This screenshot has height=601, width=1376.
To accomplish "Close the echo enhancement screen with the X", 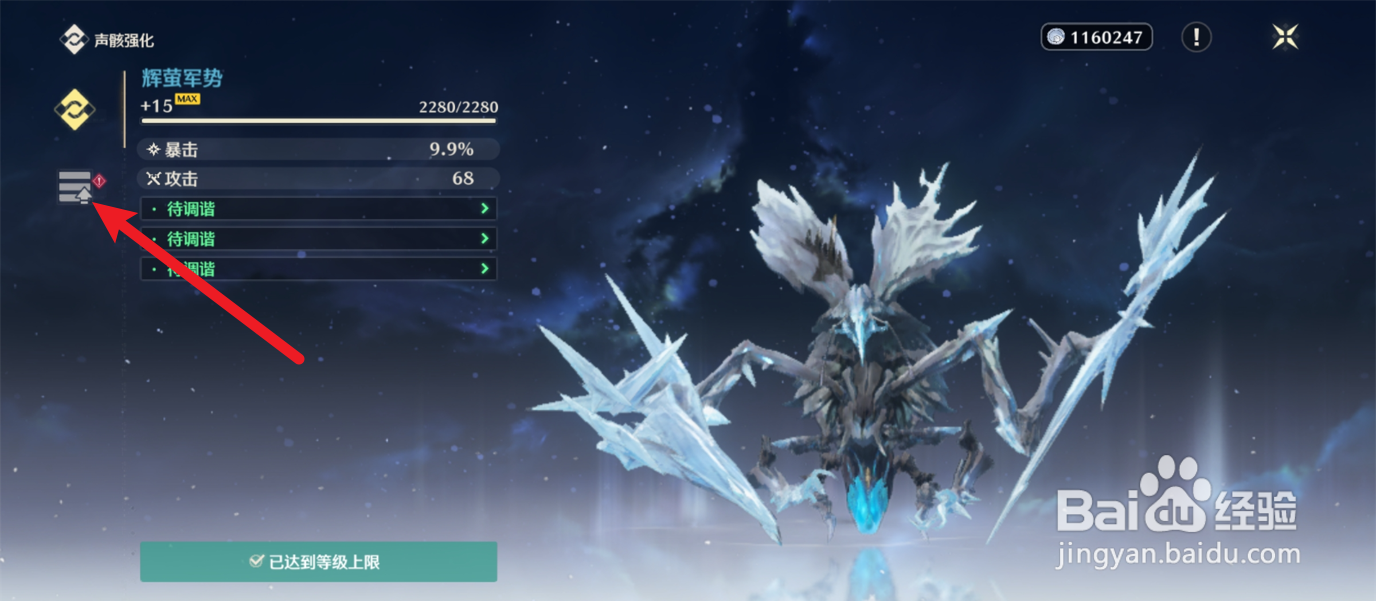I will (x=1285, y=38).
